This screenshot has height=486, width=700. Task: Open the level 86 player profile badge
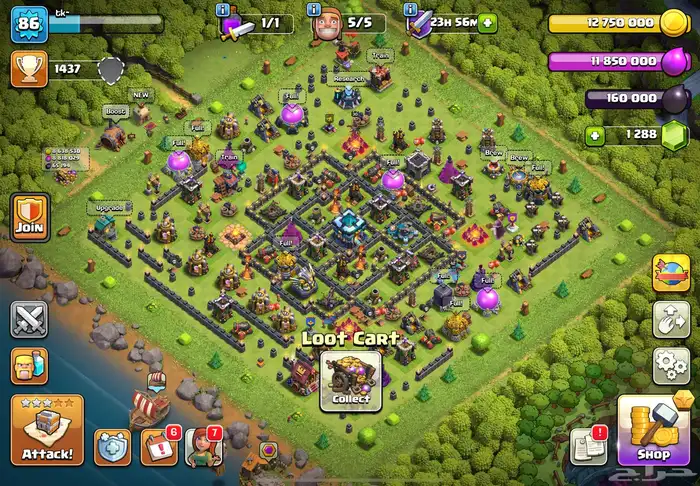click(29, 24)
